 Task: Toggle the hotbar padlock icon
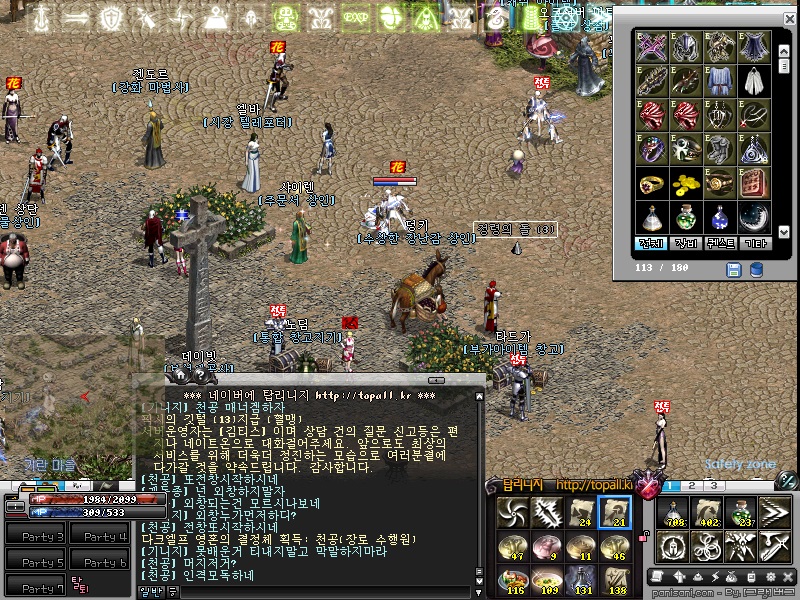point(642,536)
